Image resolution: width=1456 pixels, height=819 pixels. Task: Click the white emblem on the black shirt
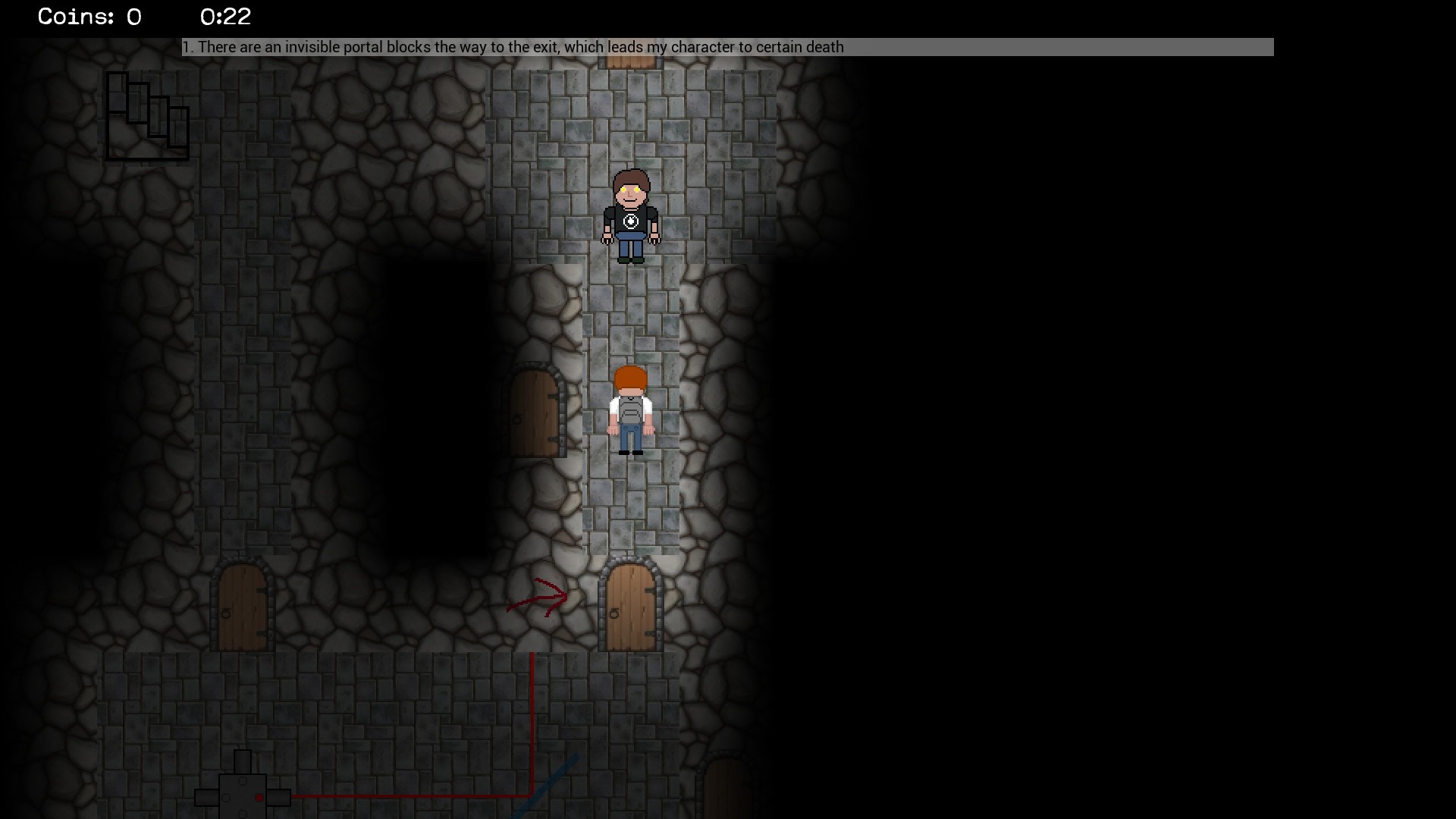630,222
